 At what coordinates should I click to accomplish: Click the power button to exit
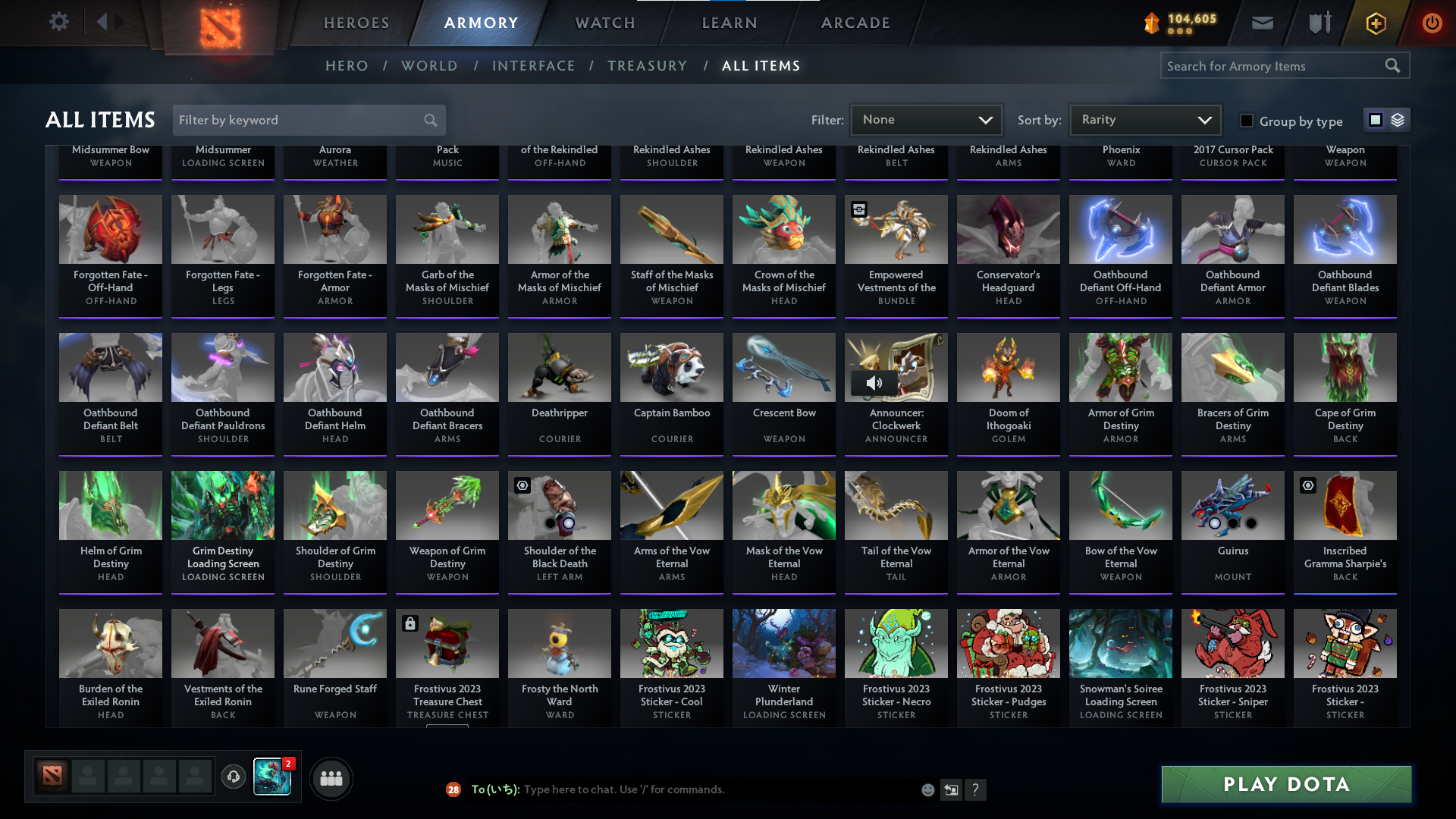(x=1432, y=23)
